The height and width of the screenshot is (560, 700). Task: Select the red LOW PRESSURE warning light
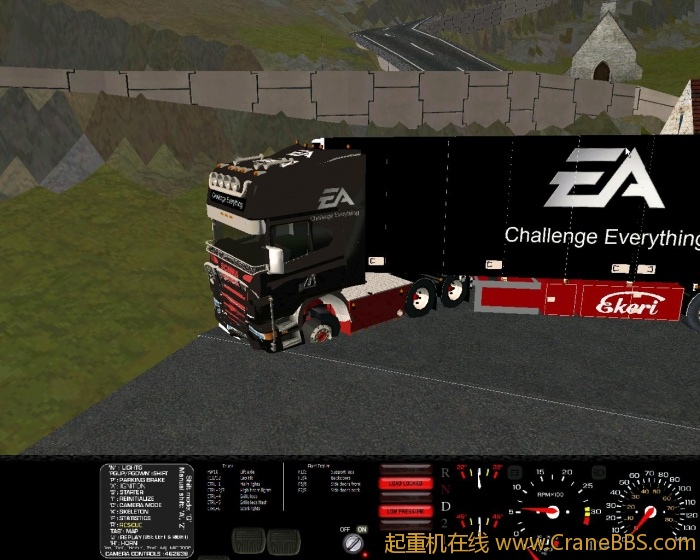coord(403,510)
